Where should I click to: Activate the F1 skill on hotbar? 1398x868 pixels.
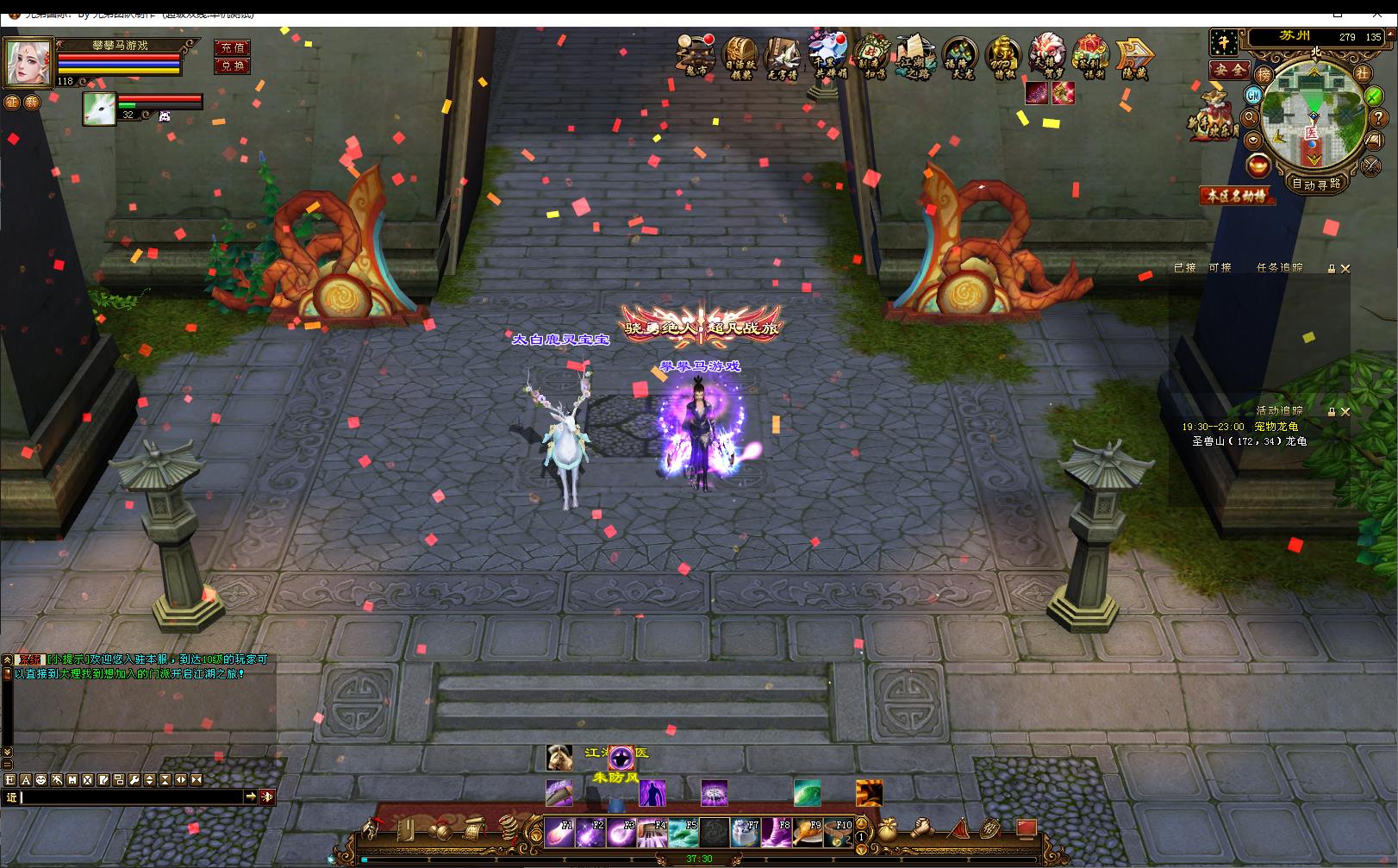coord(559,833)
